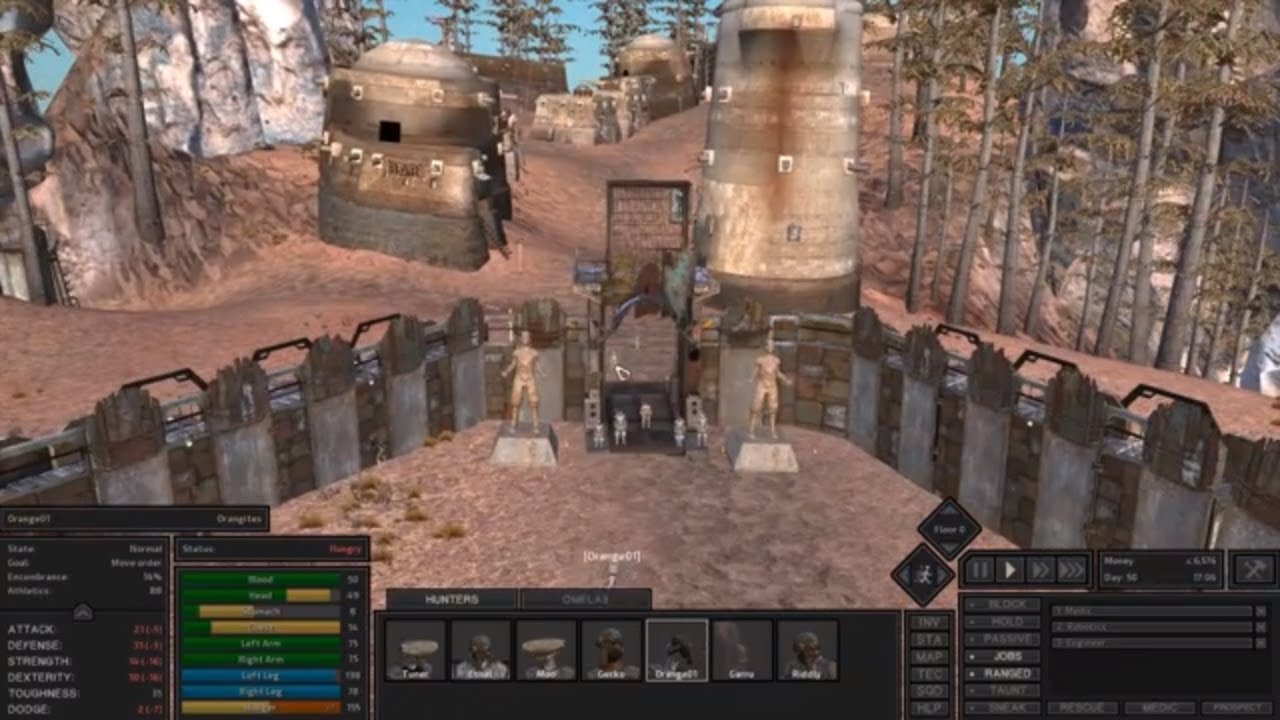
Task: Enable Sneak mode
Action: (1005, 706)
